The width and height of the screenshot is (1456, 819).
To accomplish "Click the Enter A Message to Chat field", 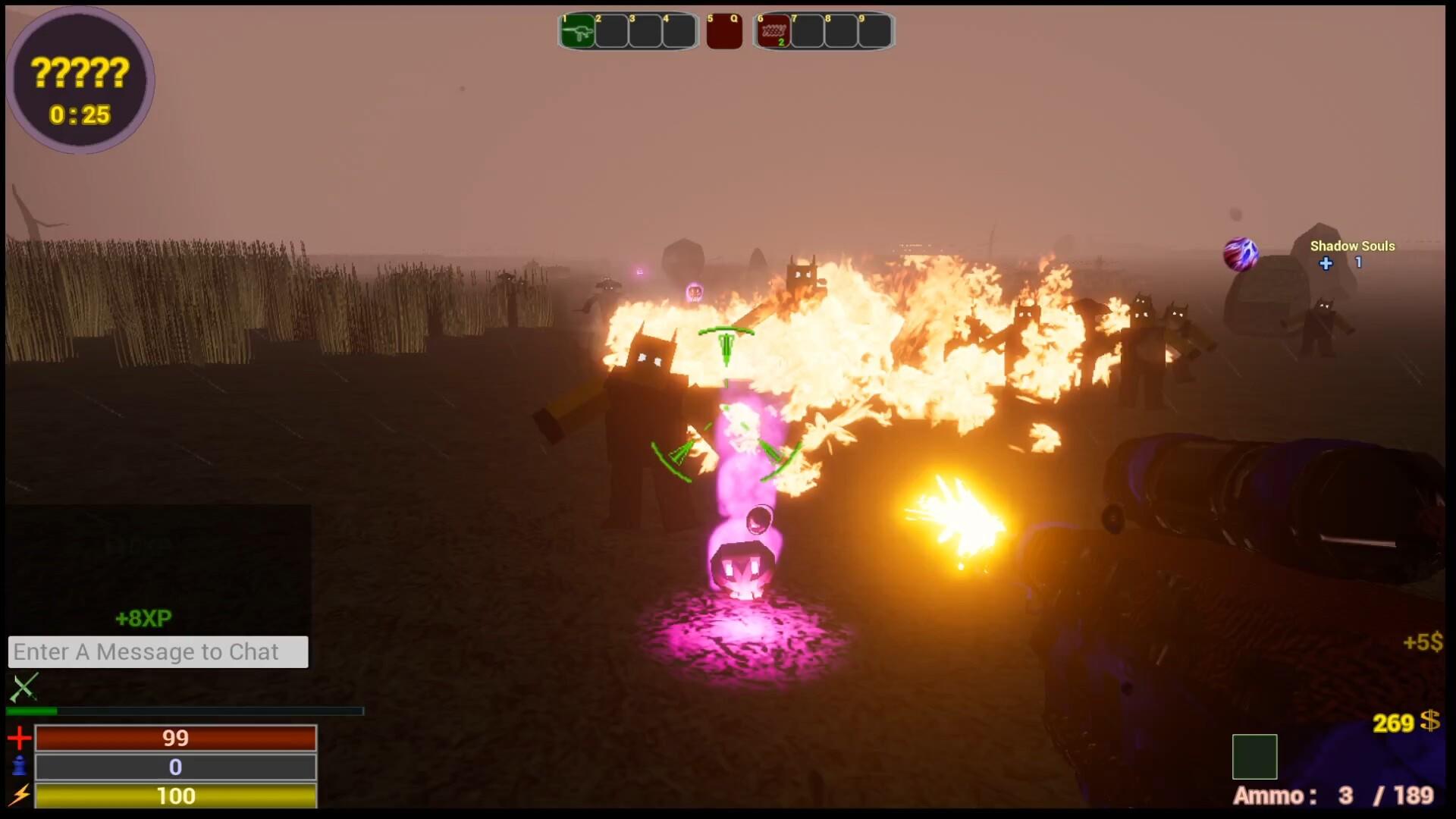I will 158,651.
